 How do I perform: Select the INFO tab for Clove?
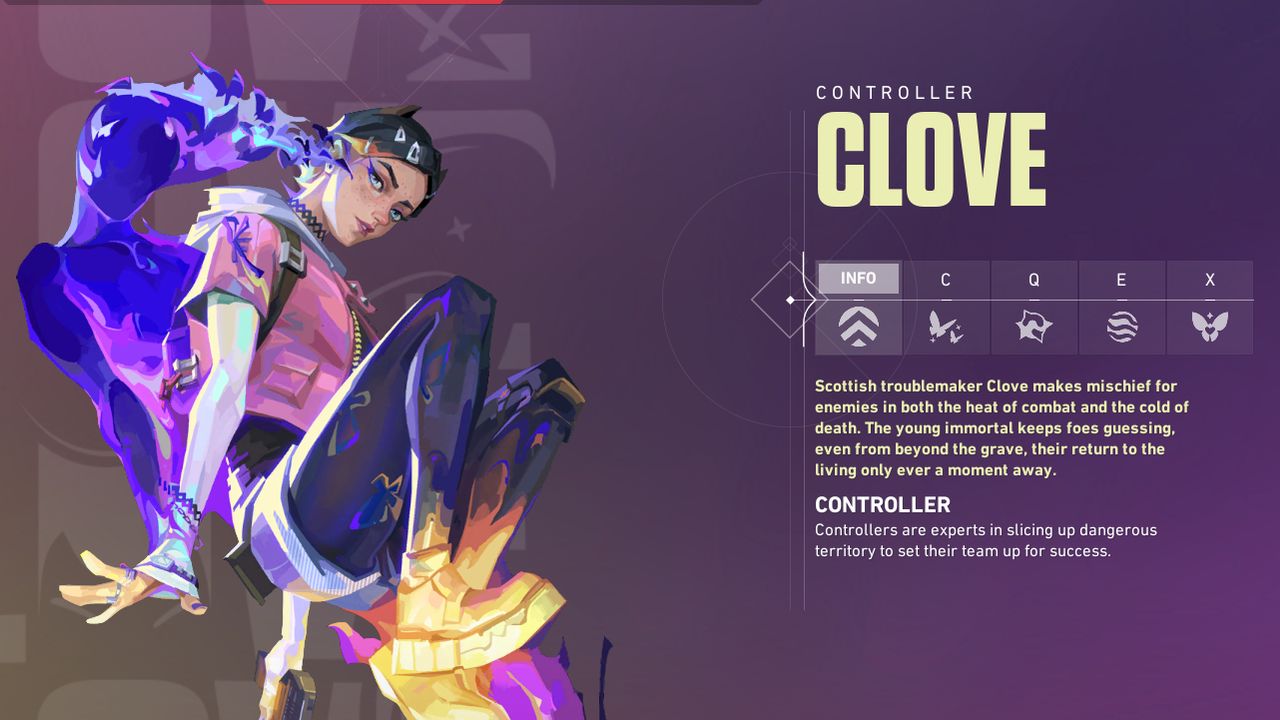[x=858, y=307]
